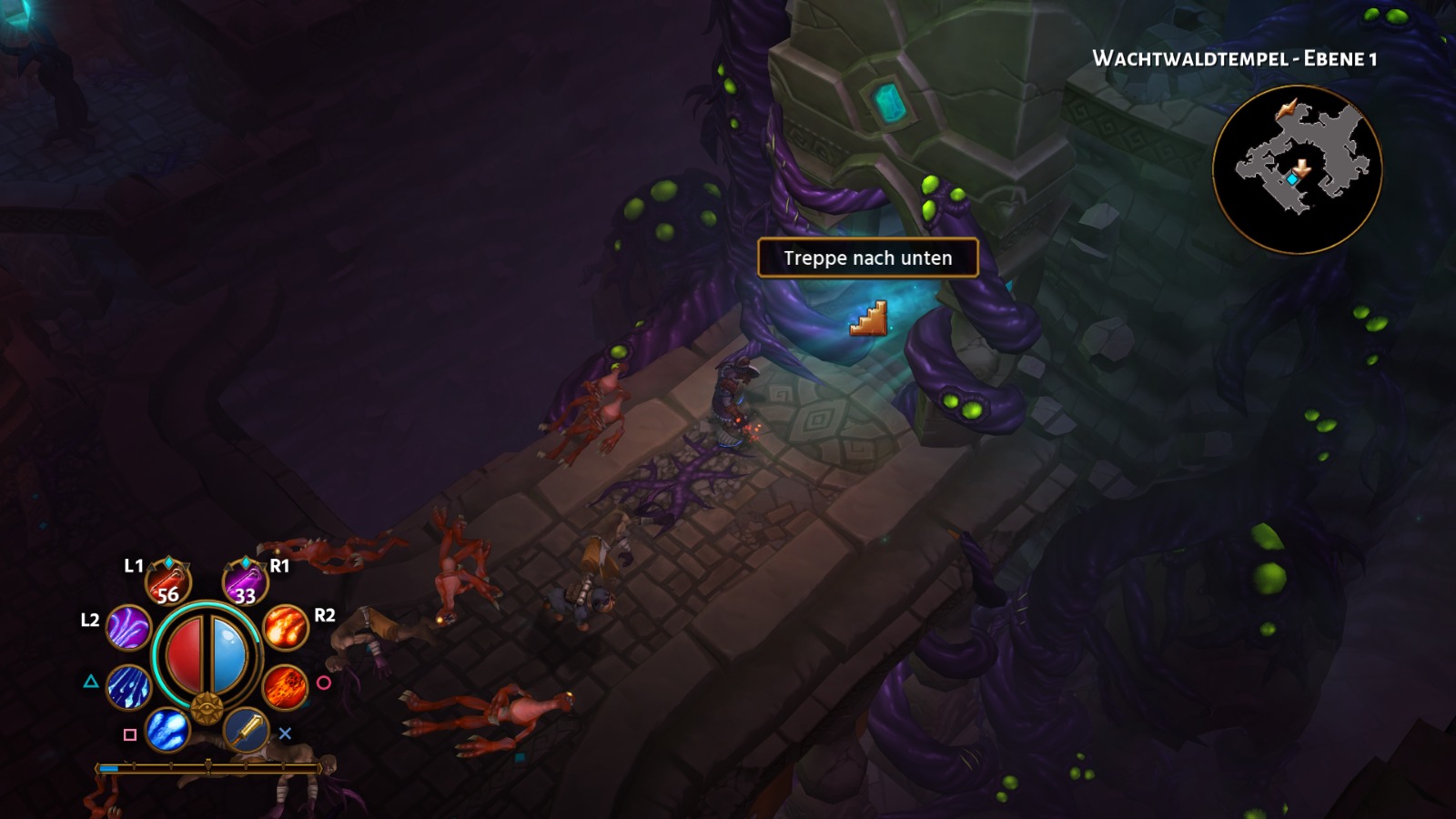Select the "Treppe nach unten" stairs label
Image resolution: width=1456 pixels, height=819 pixels.
868,258
